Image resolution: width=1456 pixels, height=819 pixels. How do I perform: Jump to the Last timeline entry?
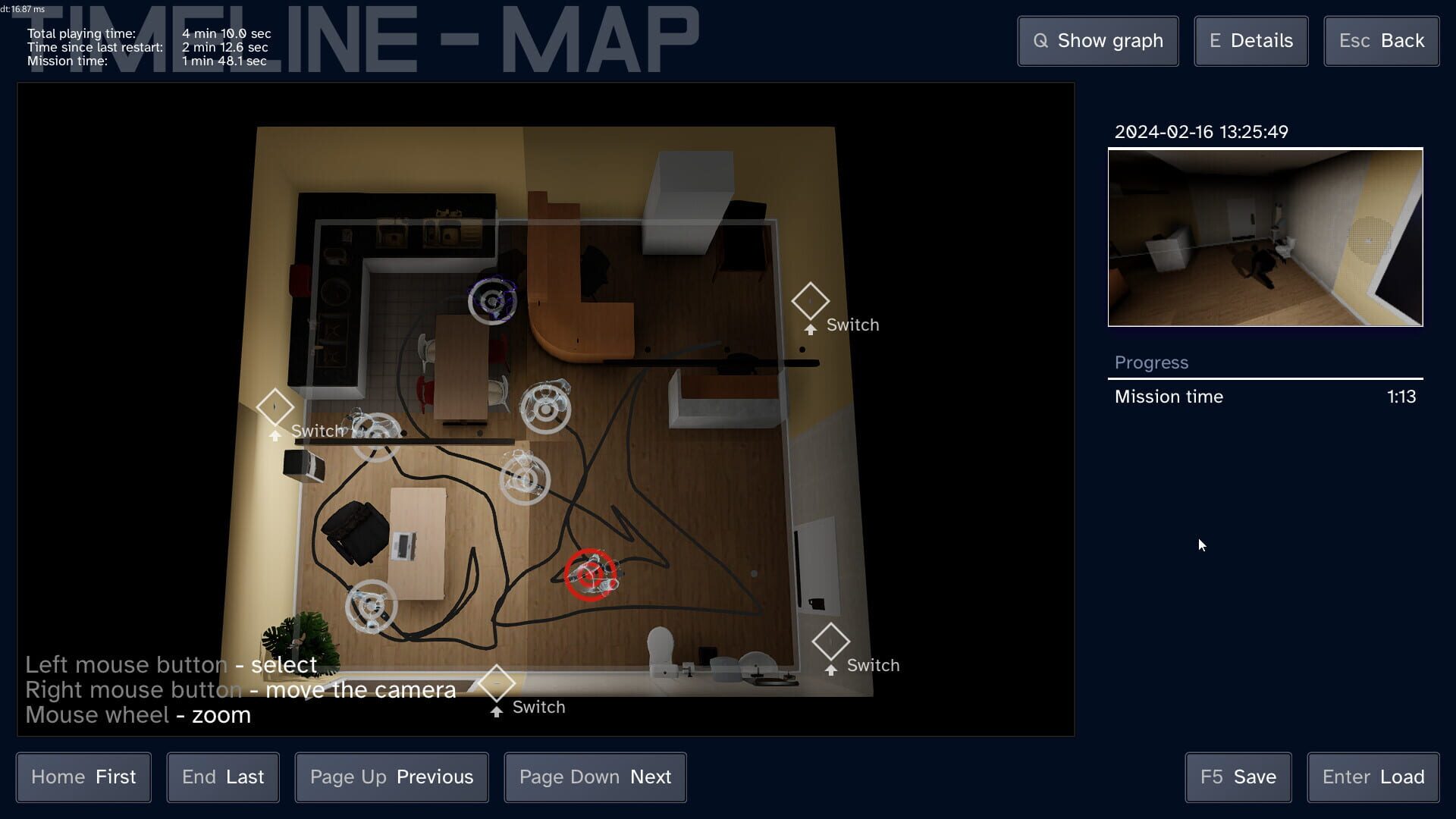click(222, 777)
